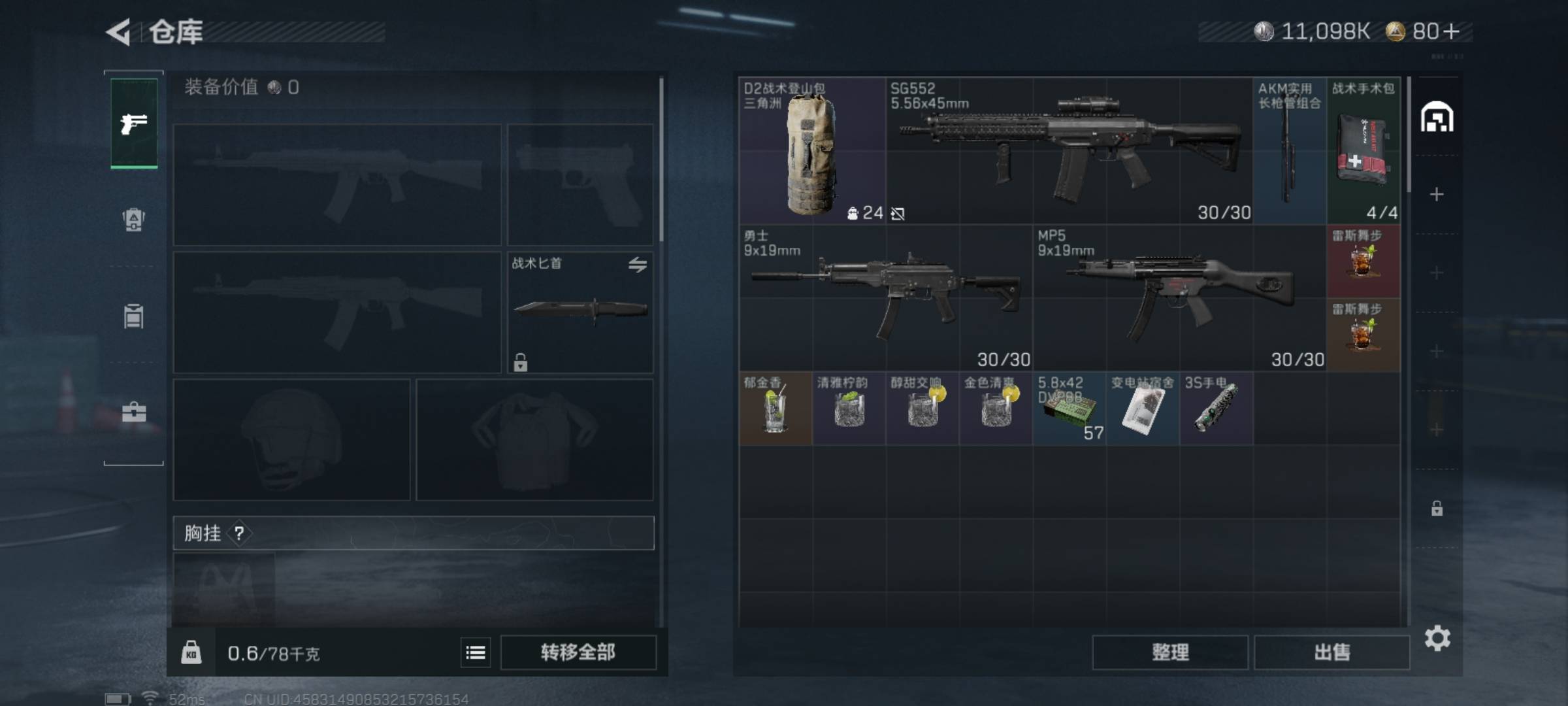Open the 出售 sell button
Viewport: 1568px width, 706px height.
1331,652
